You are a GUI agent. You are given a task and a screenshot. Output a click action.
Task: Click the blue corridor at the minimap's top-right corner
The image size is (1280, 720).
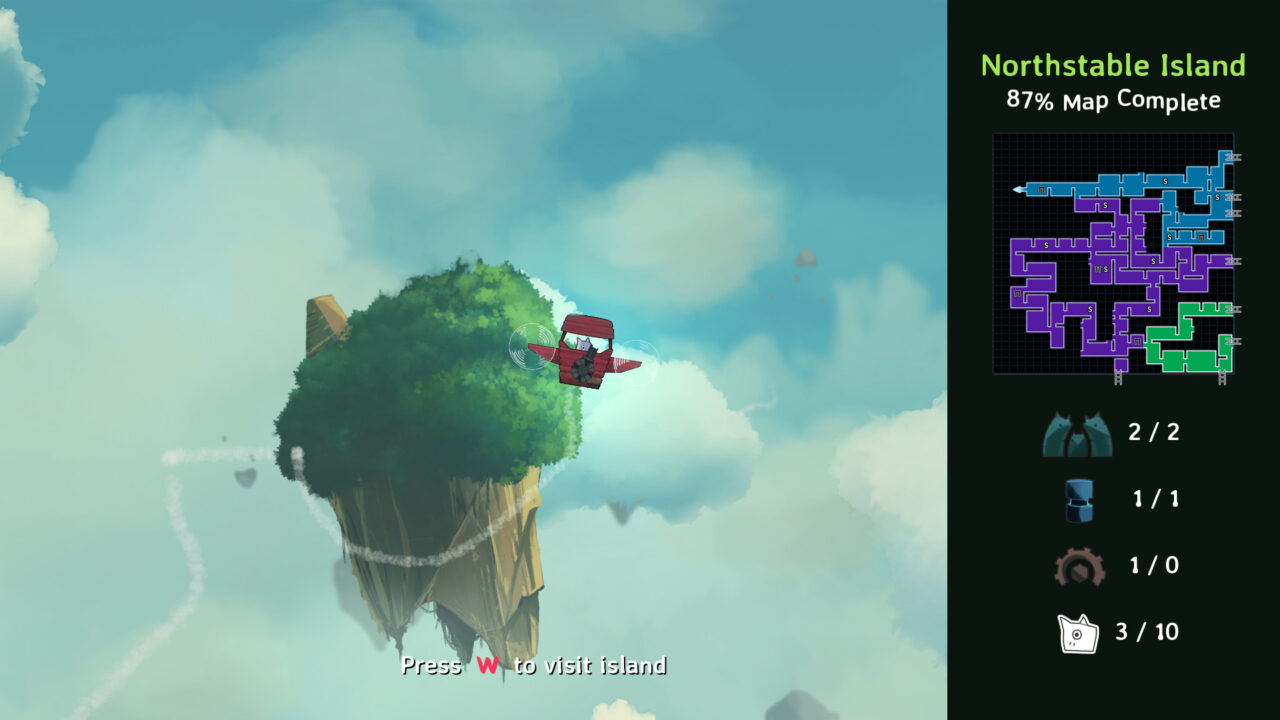click(x=1223, y=159)
